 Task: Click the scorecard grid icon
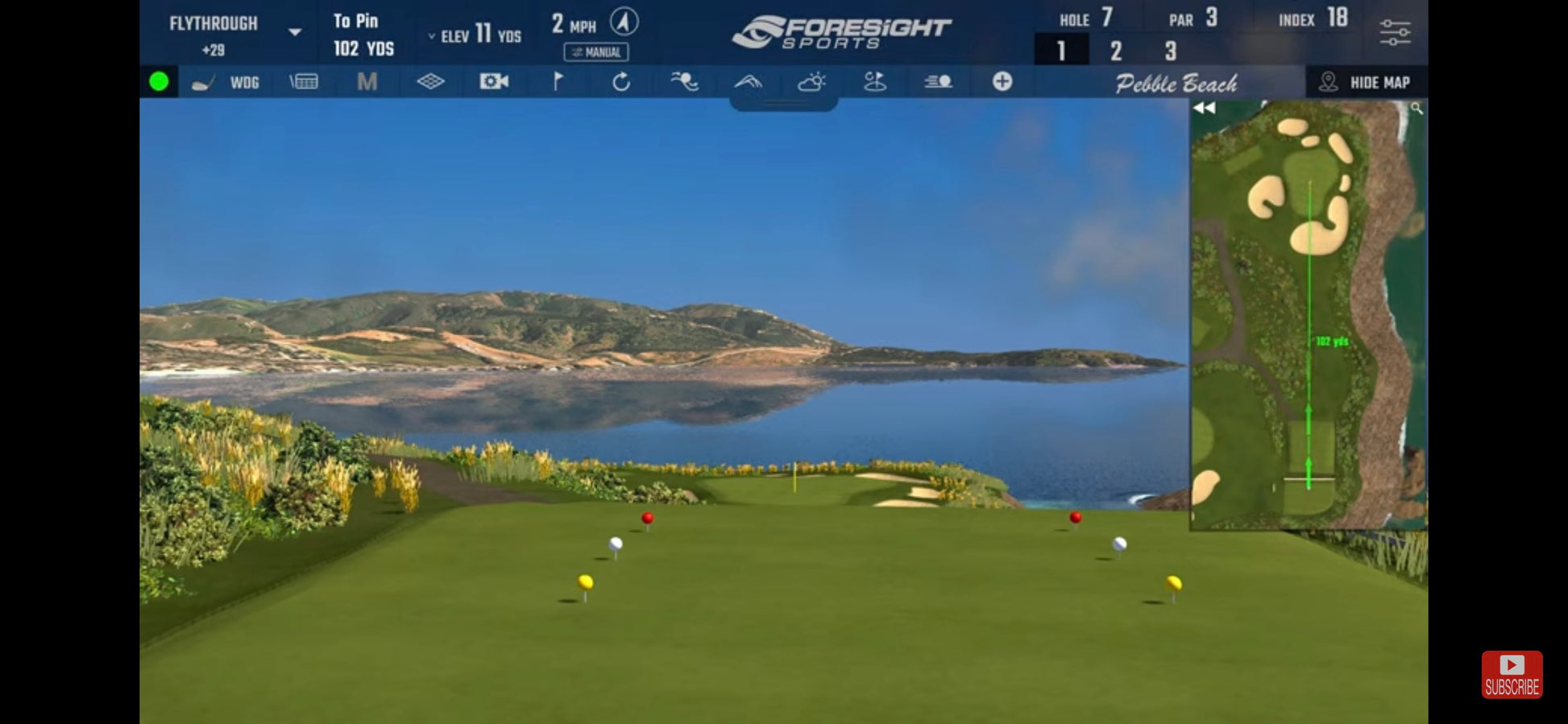click(x=304, y=81)
